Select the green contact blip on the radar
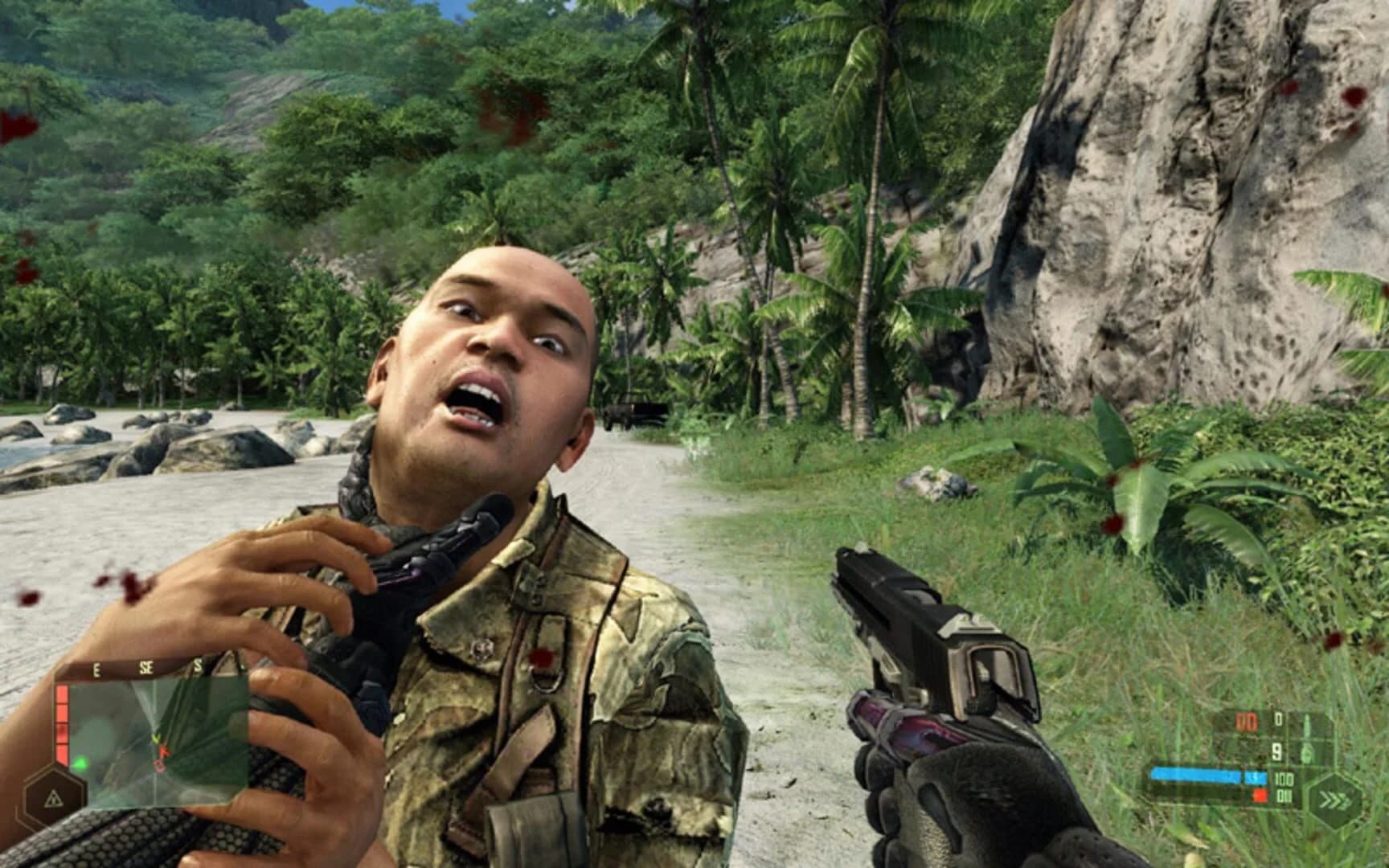The image size is (1389, 868). [80, 764]
